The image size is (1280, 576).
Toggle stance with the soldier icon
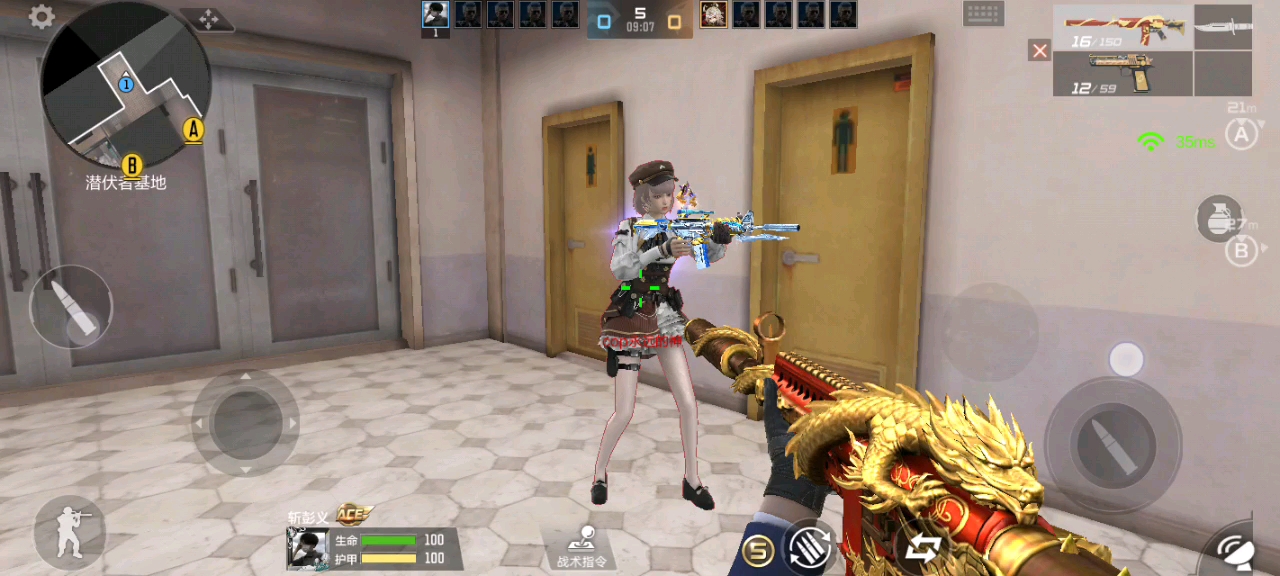[70, 532]
